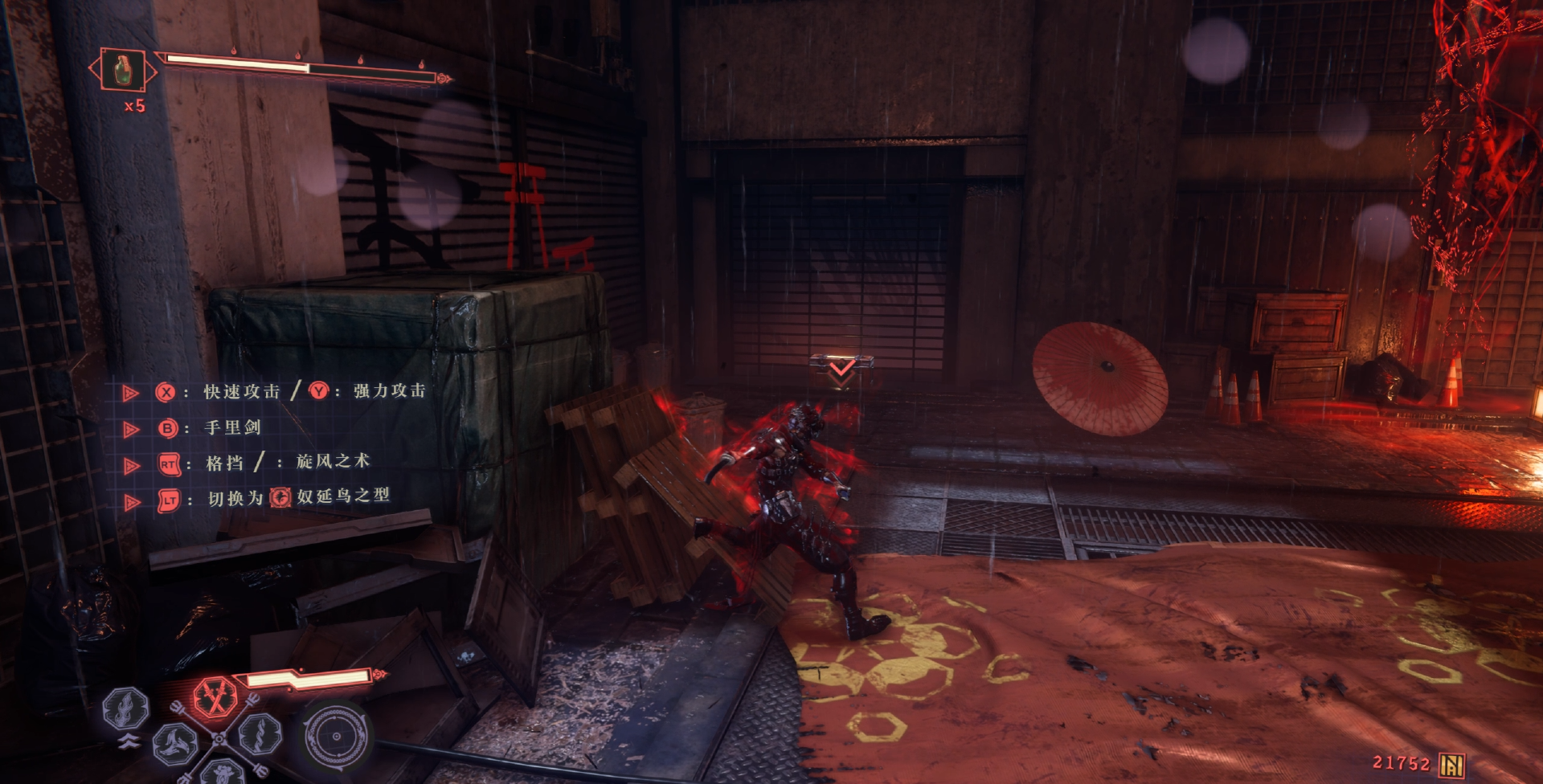Activate the flame ability icon
The width and height of the screenshot is (1543, 784).
(x=126, y=708)
